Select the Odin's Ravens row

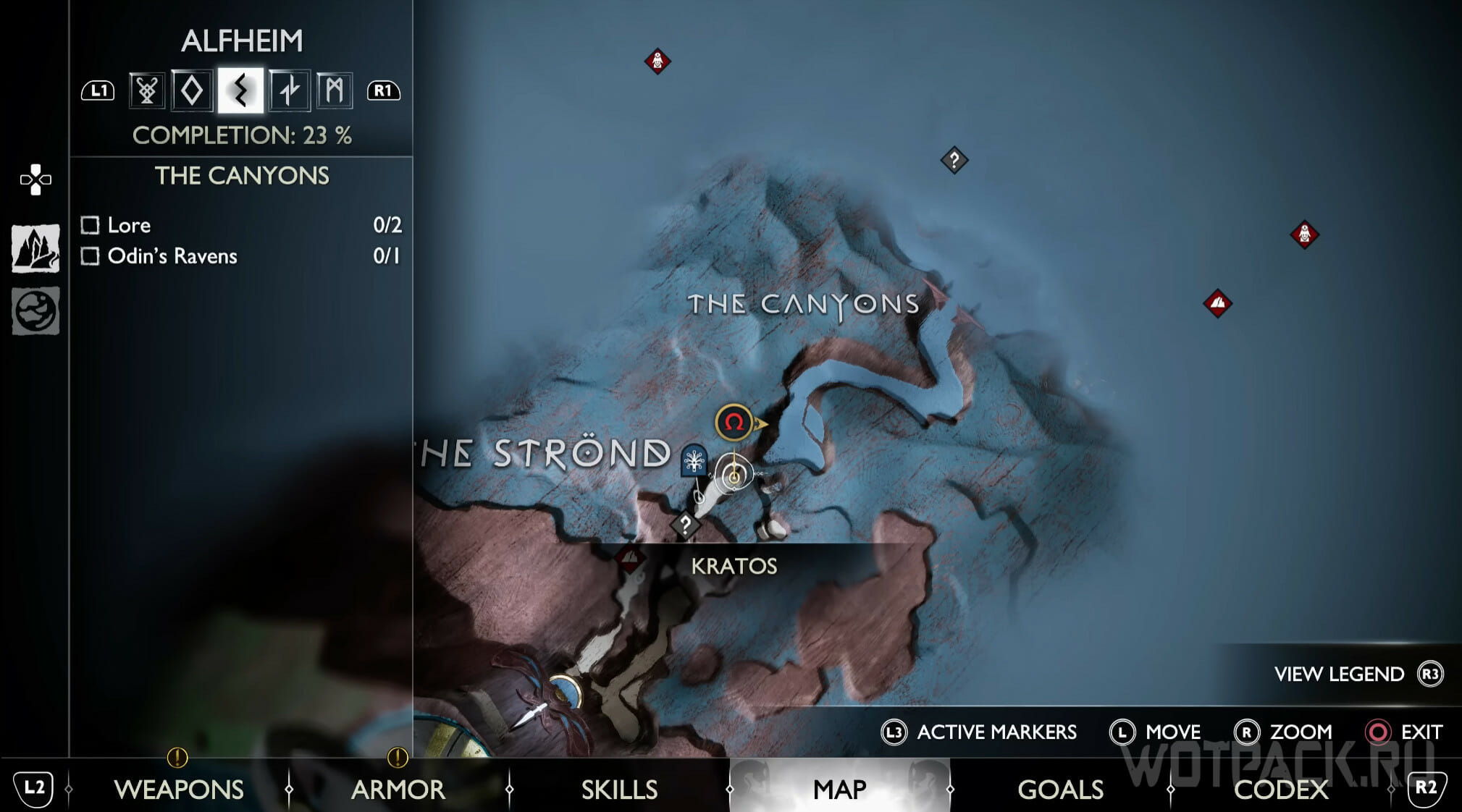click(240, 256)
